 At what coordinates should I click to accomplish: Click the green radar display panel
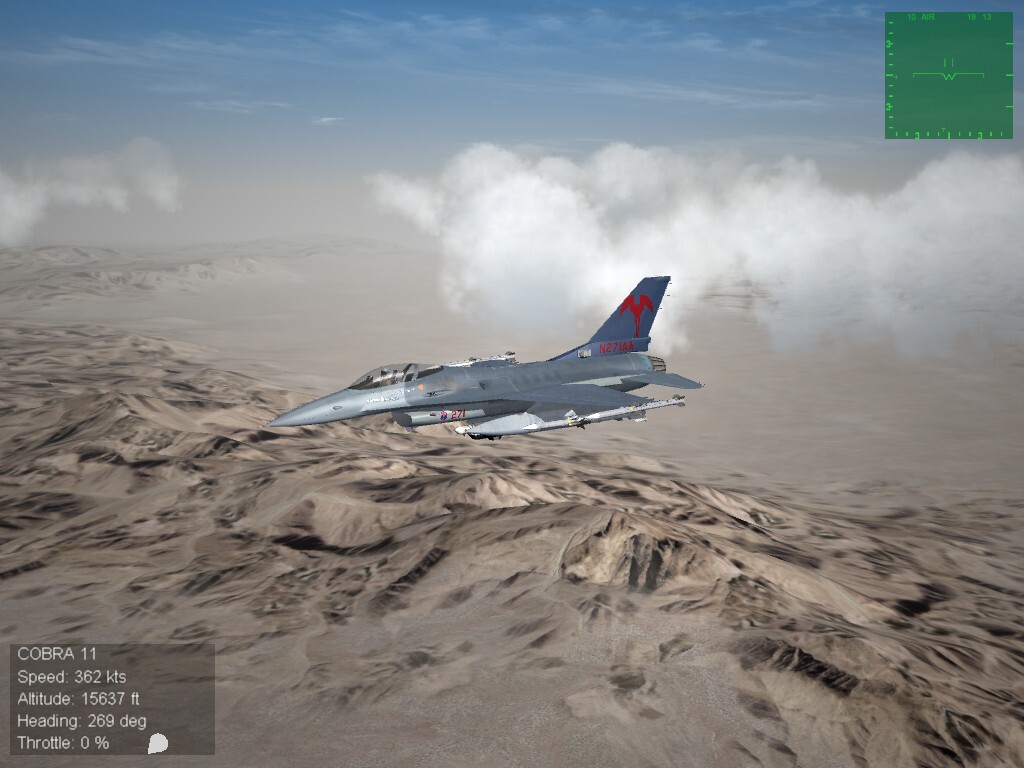(x=948, y=75)
